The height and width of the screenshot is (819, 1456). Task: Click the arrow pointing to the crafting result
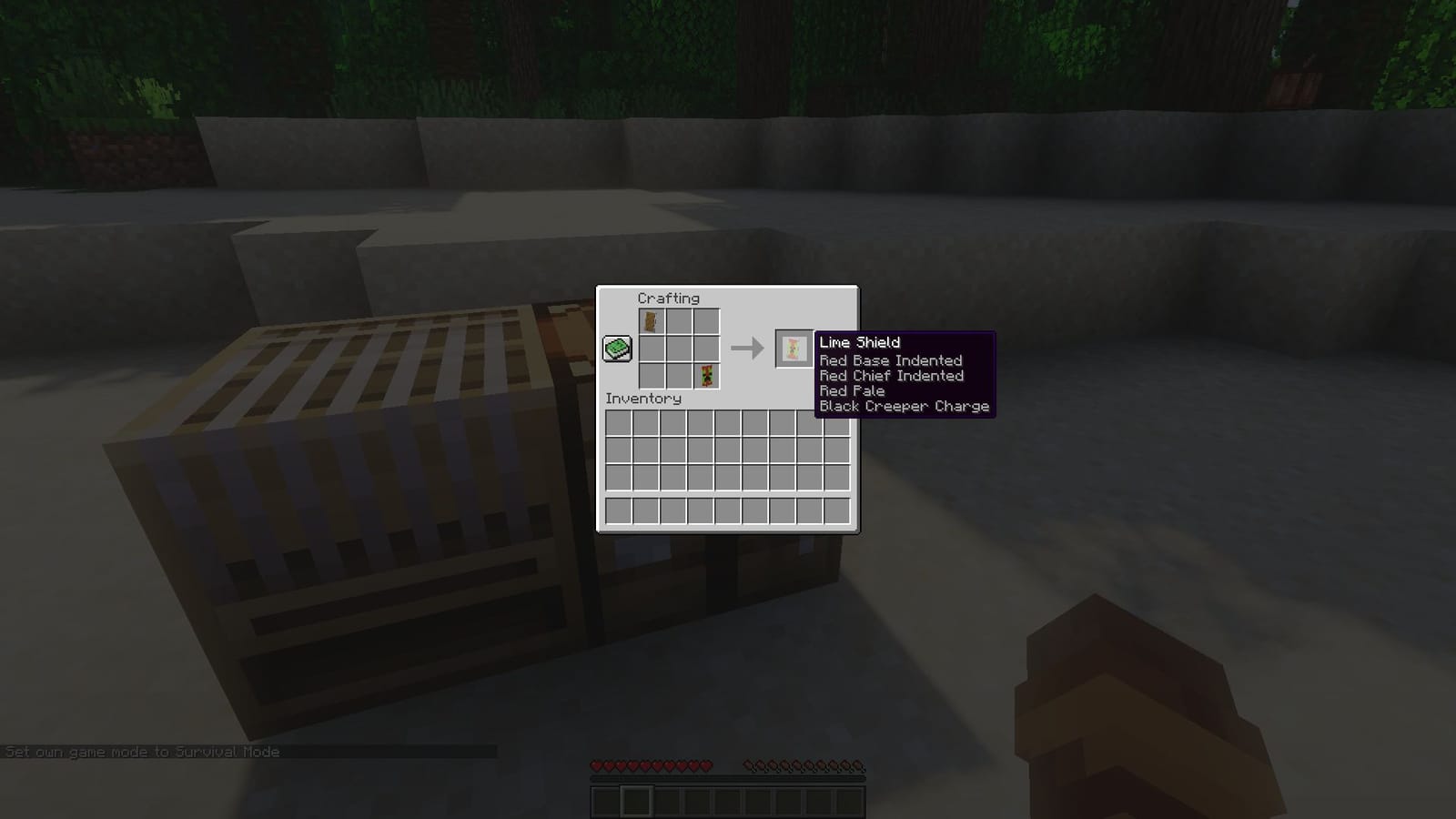[x=748, y=348]
